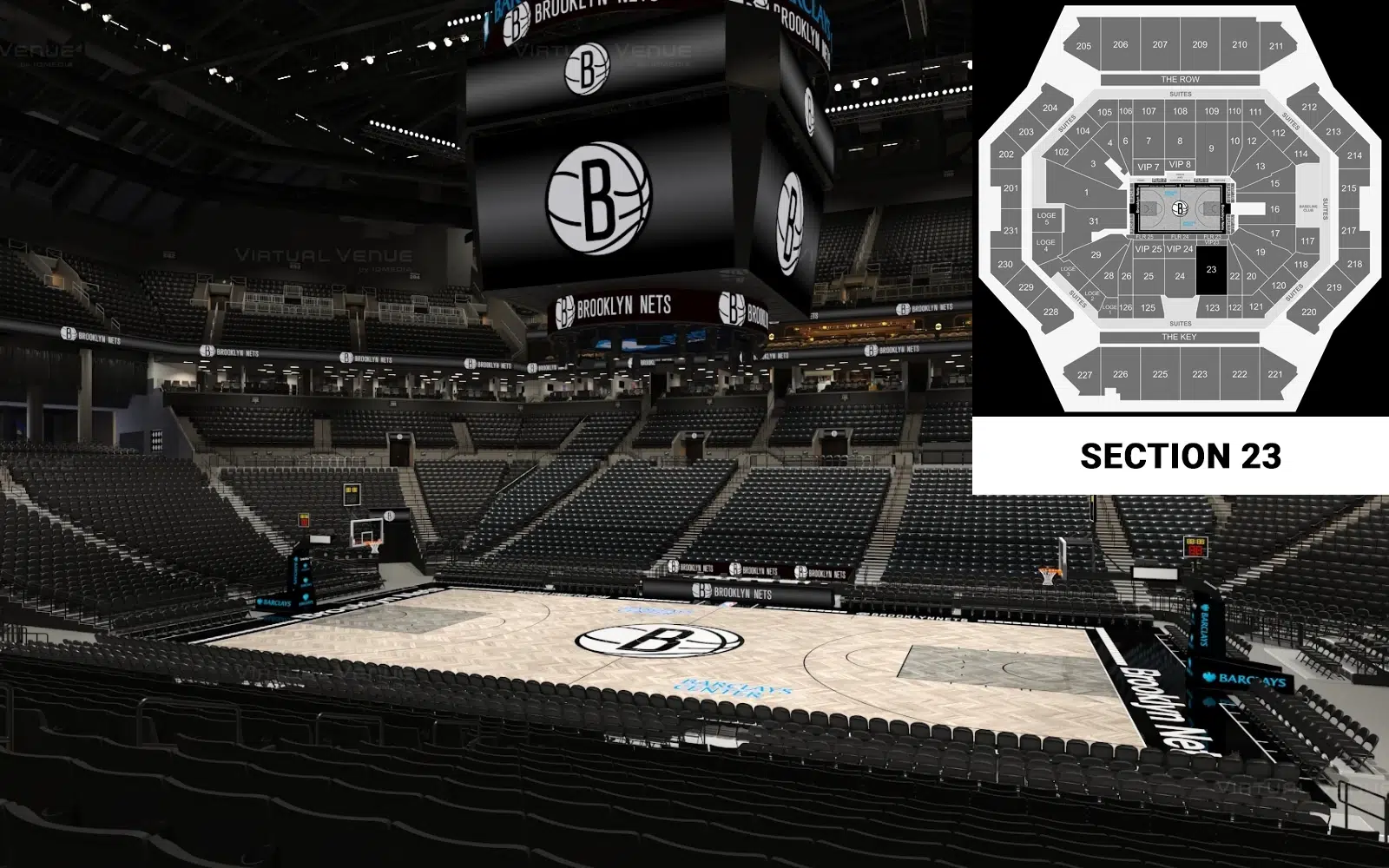Select section 31 on the arena map
The width and height of the screenshot is (1389, 868).
[1094, 221]
